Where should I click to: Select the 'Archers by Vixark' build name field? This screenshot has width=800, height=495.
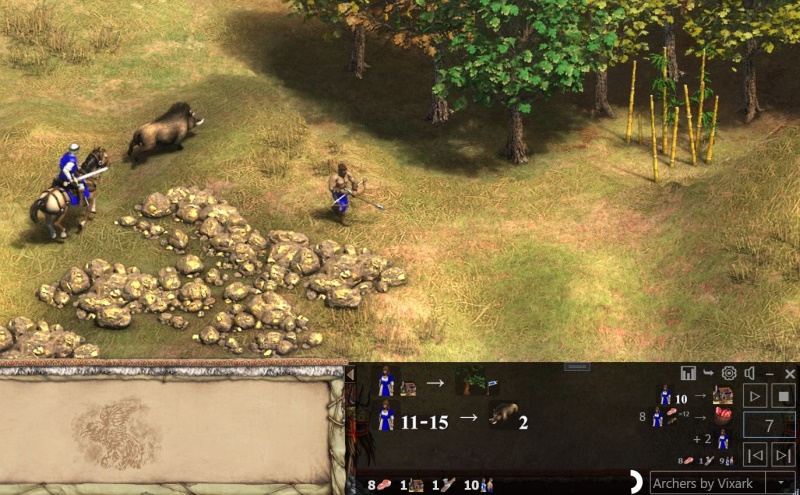pos(708,483)
